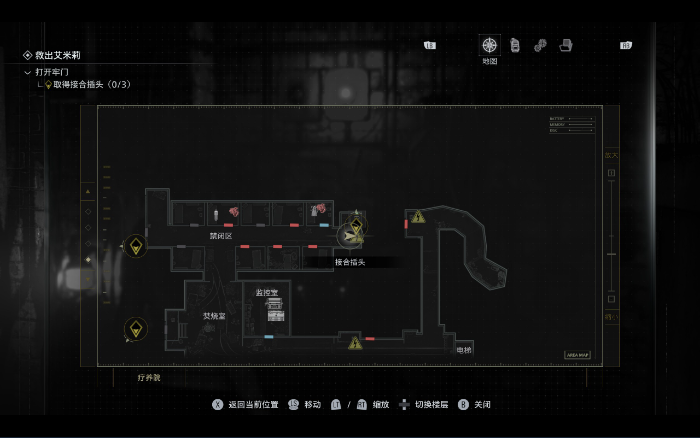Toggle the AREA MAP button

click(x=578, y=354)
